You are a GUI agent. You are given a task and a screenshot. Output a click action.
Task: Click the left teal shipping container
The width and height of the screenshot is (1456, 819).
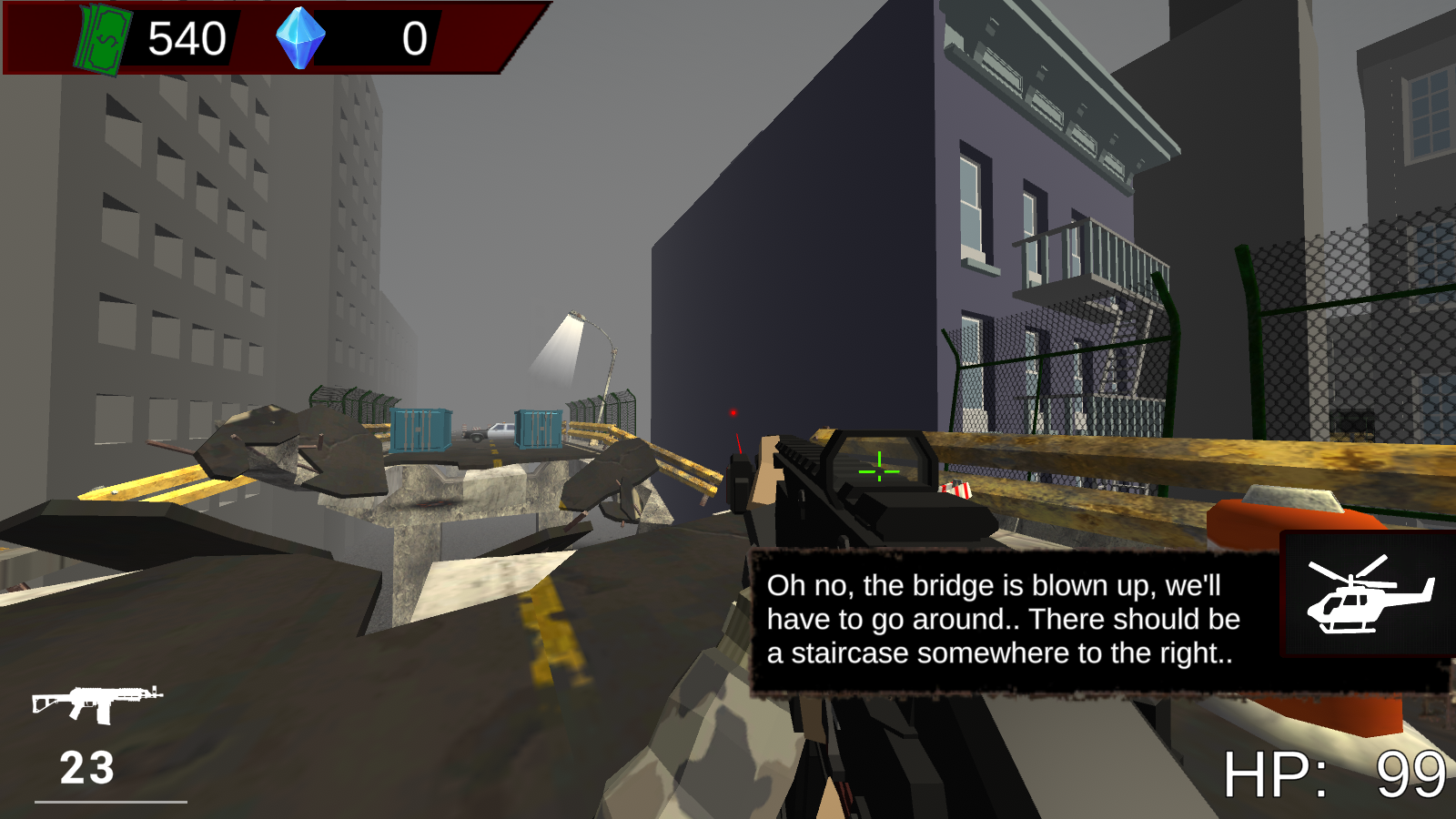pos(421,430)
